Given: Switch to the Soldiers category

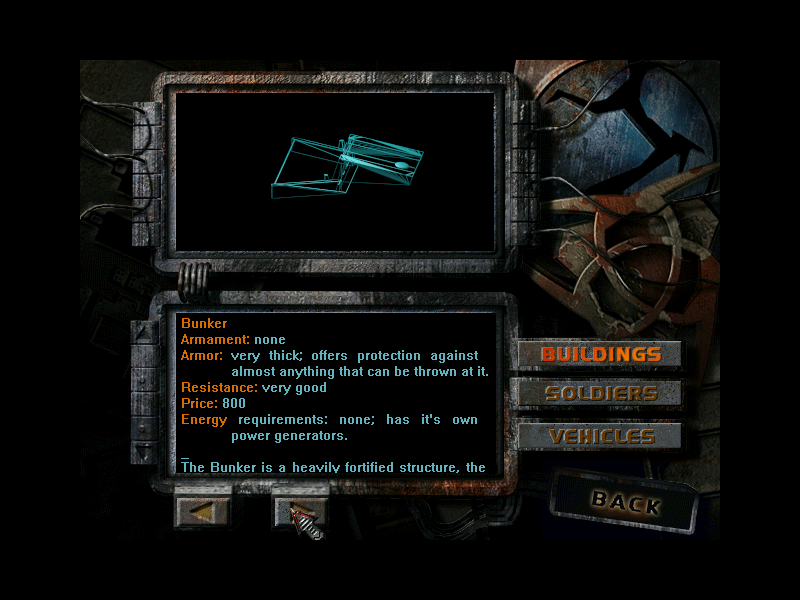Looking at the screenshot, I should 600,393.
